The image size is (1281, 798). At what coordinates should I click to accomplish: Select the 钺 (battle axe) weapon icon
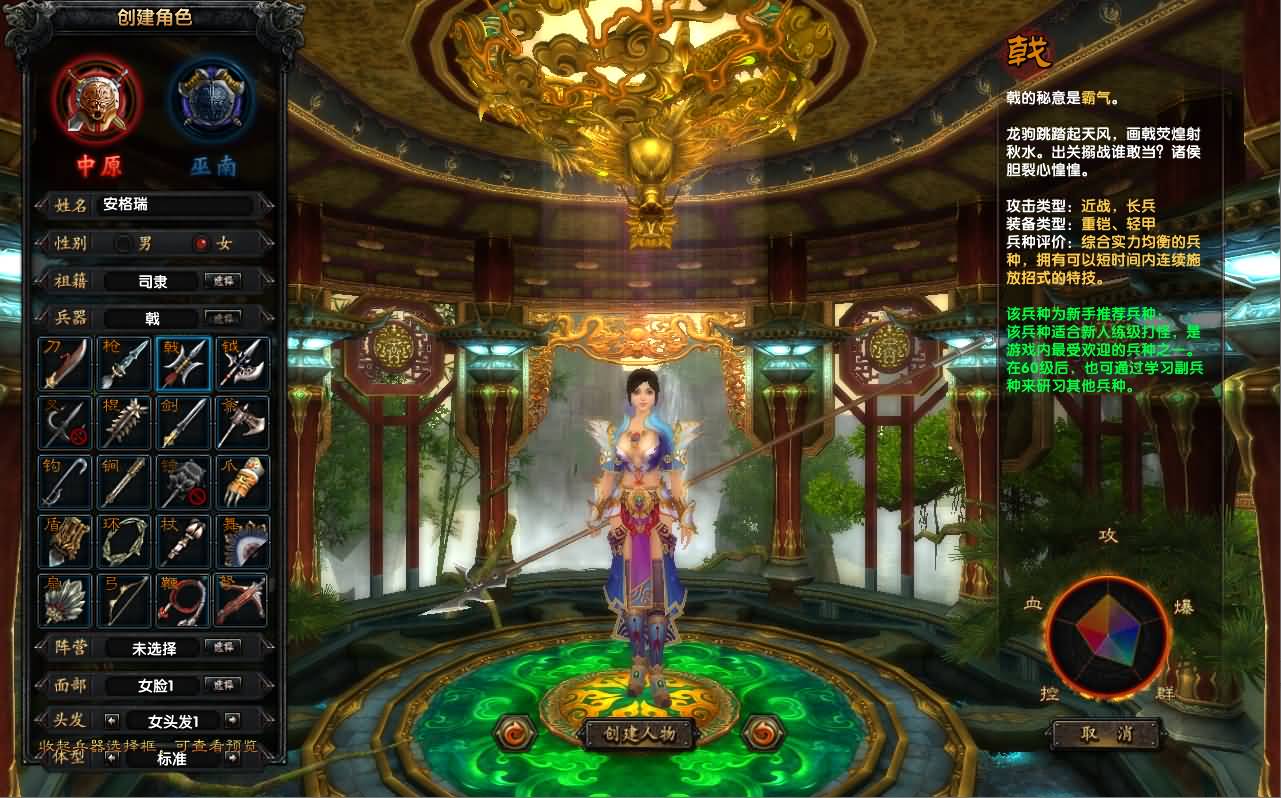point(241,362)
